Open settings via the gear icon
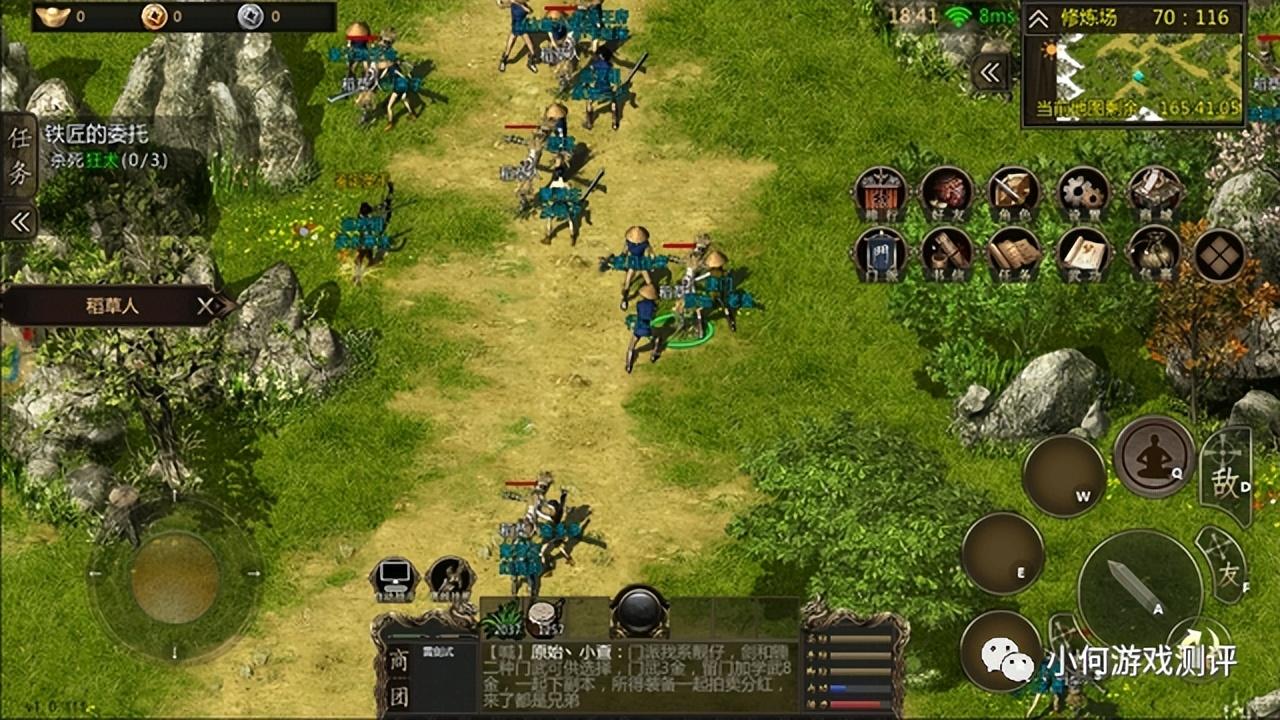Screen dimensions: 1280x720 coord(1083,194)
